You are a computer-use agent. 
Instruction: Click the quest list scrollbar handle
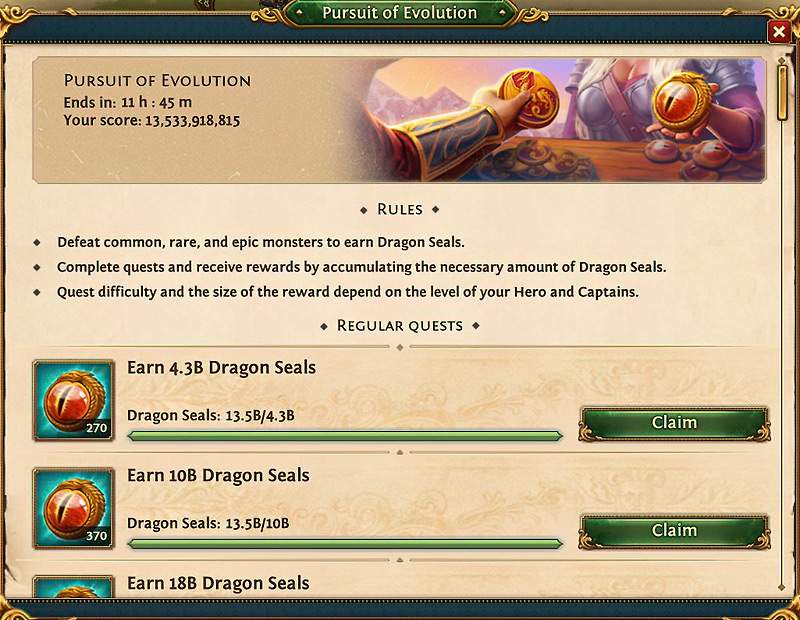click(x=785, y=90)
